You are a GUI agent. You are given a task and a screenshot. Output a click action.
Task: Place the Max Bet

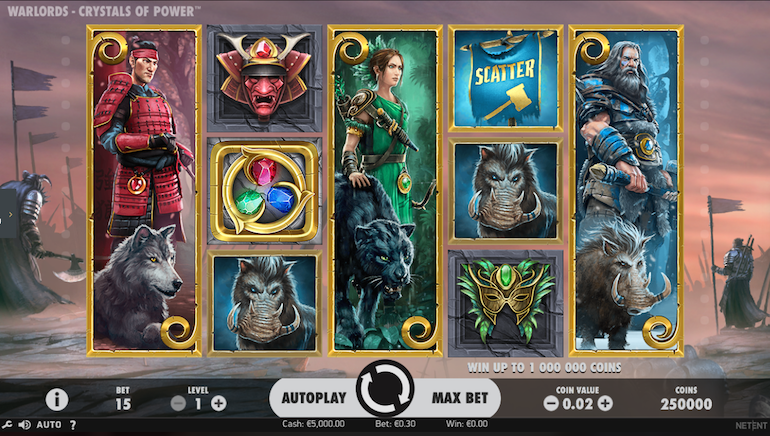pyautogui.click(x=459, y=398)
